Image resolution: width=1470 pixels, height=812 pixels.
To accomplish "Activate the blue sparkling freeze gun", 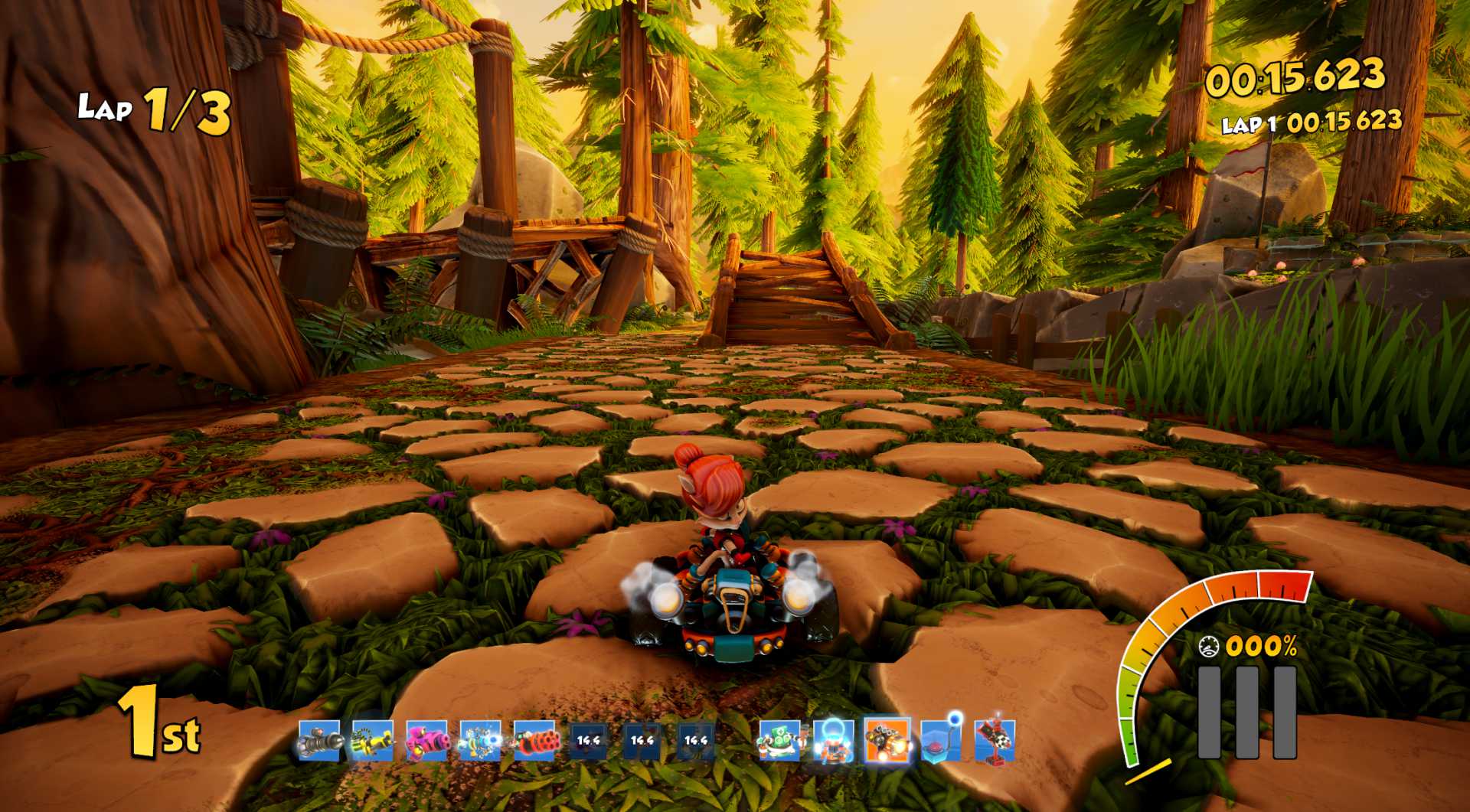I will [x=480, y=740].
